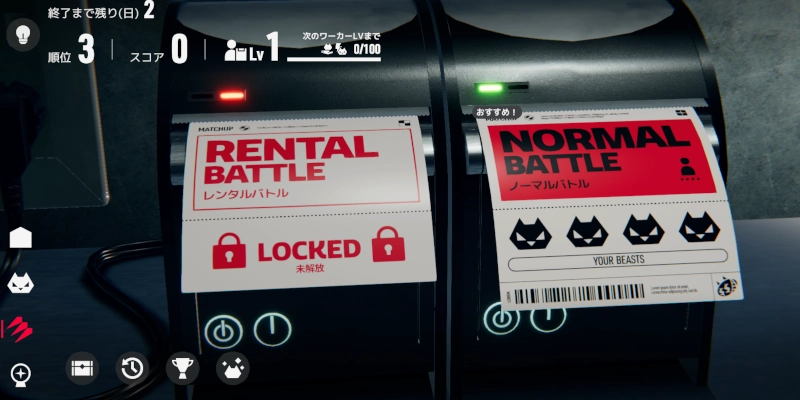Open the sparkle capsule-machine icon

click(21, 374)
